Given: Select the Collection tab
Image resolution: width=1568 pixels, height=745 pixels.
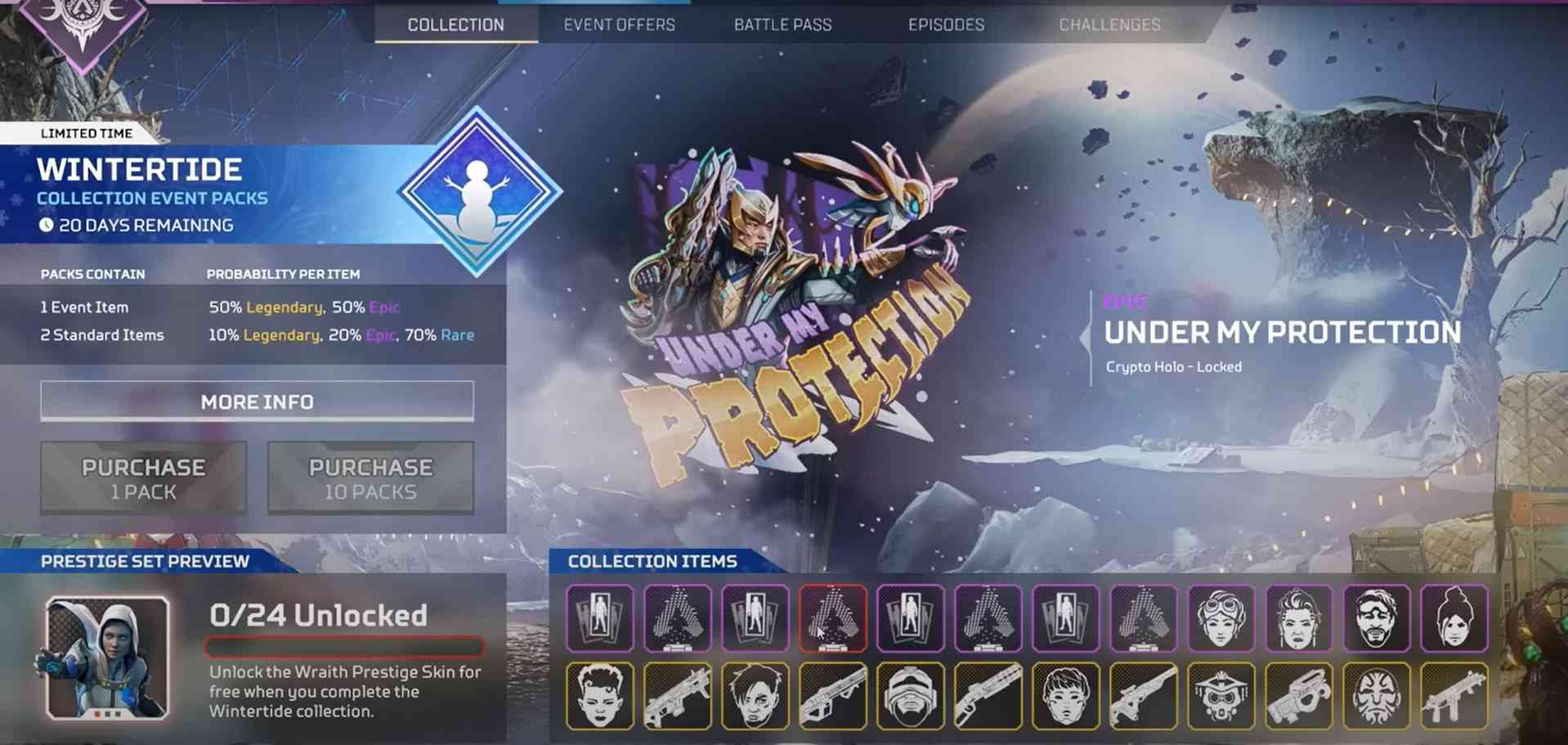Looking at the screenshot, I should [x=455, y=25].
